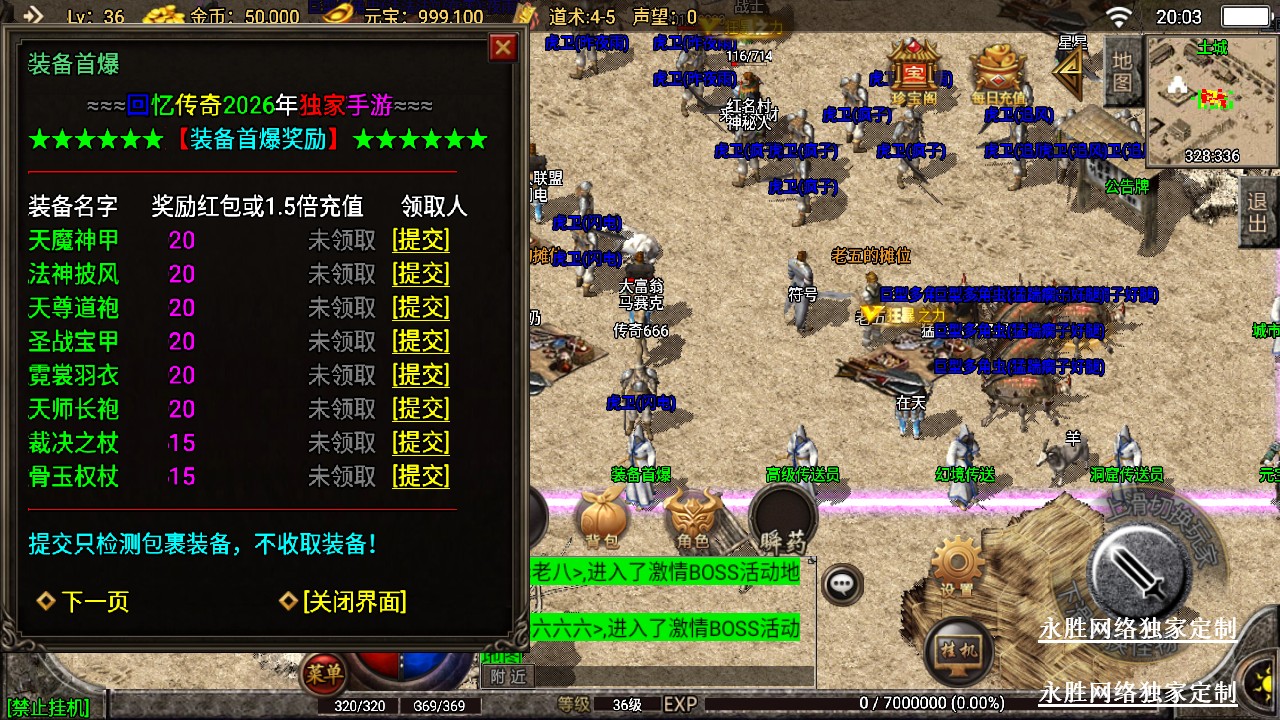This screenshot has height=720, width=1280.
Task: Submit the 天尊道袍 first-drop reward
Action: tap(421, 307)
